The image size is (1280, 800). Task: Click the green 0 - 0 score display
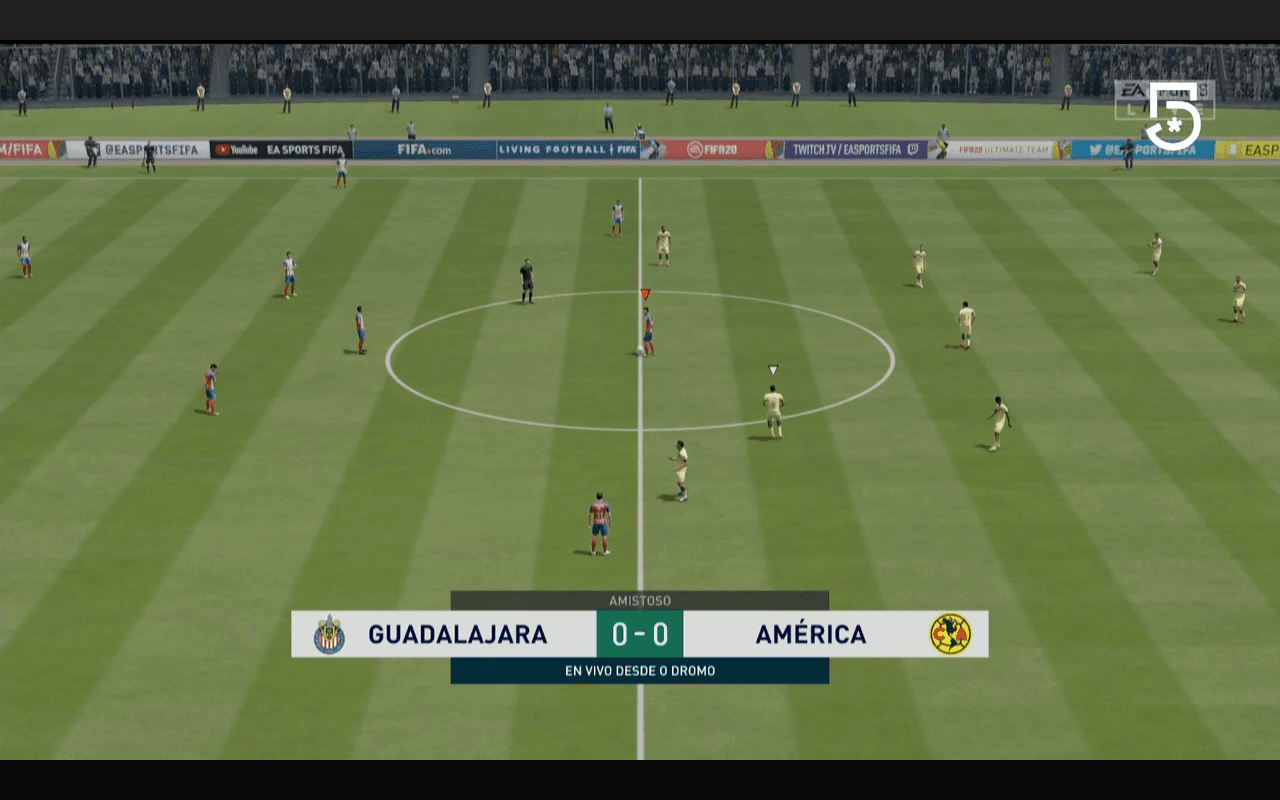tap(641, 634)
